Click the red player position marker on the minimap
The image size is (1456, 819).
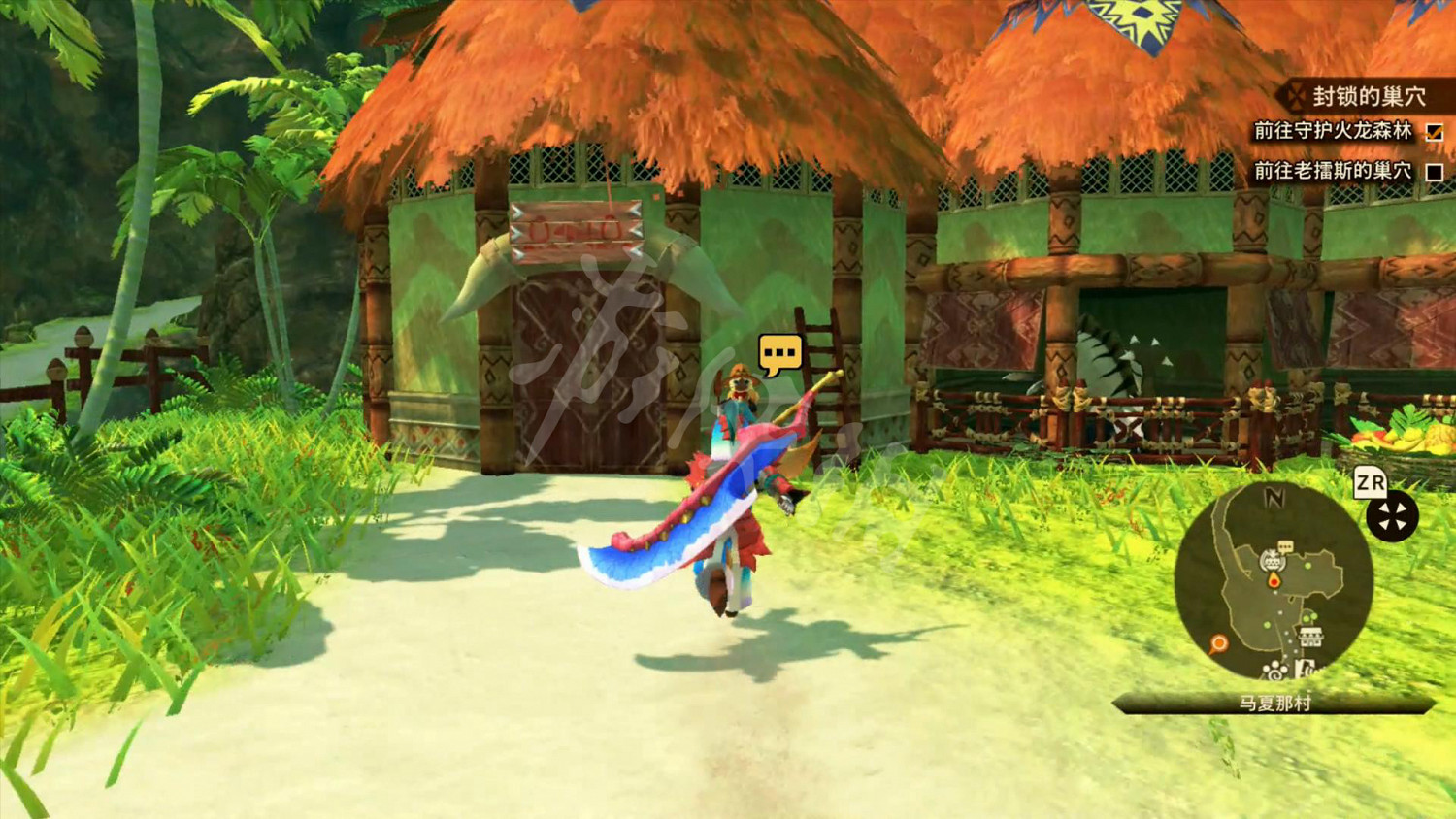click(x=1274, y=580)
